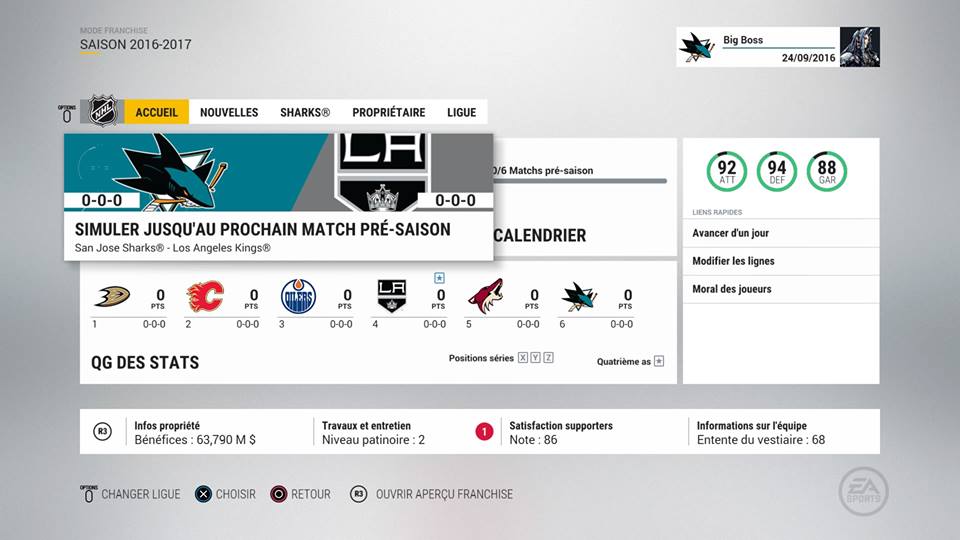Open the Big Boss profile card
This screenshot has height=540, width=960.
(x=778, y=47)
